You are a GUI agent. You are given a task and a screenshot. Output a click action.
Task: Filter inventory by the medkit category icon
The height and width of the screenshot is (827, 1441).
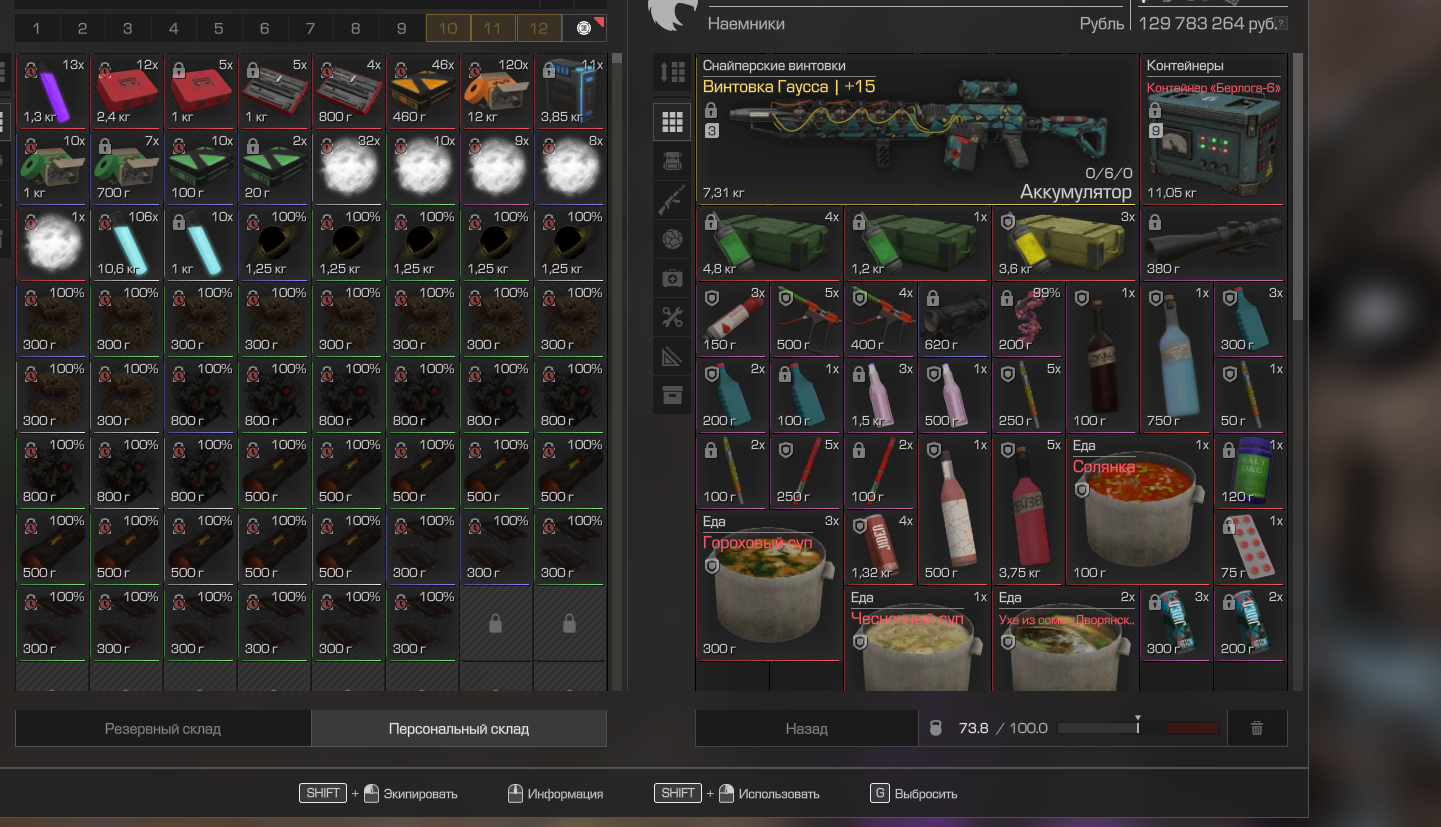(x=672, y=279)
